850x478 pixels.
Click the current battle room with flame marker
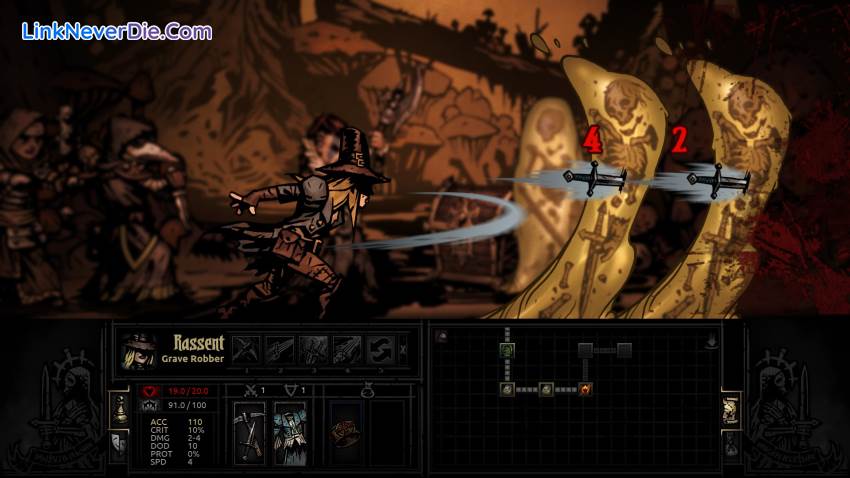click(585, 388)
